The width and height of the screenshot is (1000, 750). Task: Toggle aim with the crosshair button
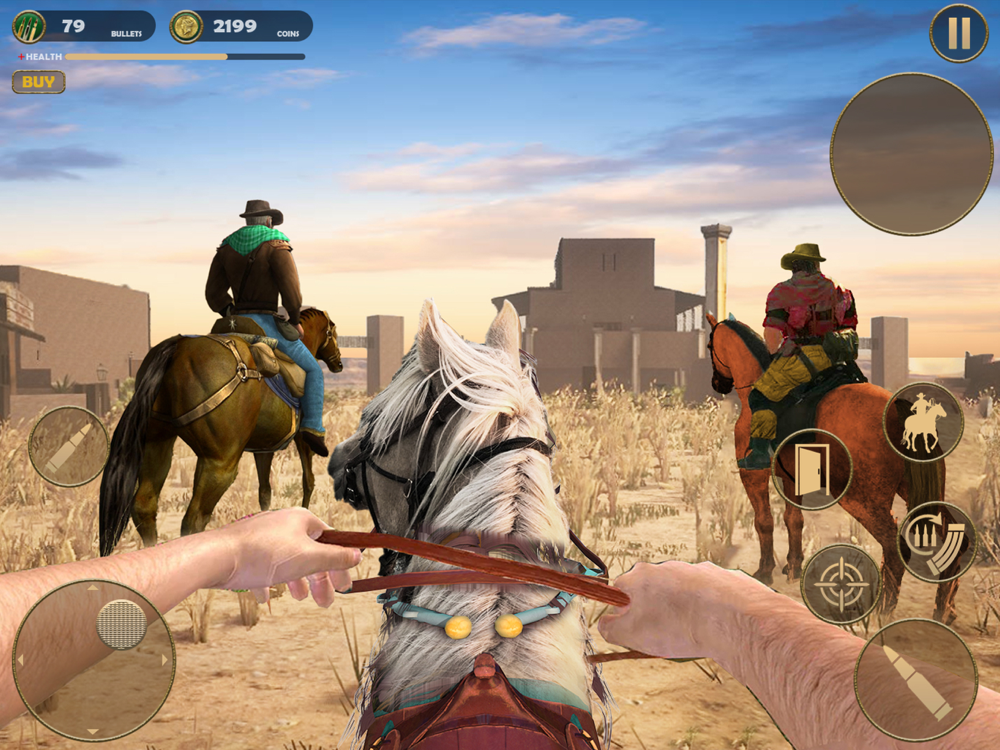click(841, 584)
